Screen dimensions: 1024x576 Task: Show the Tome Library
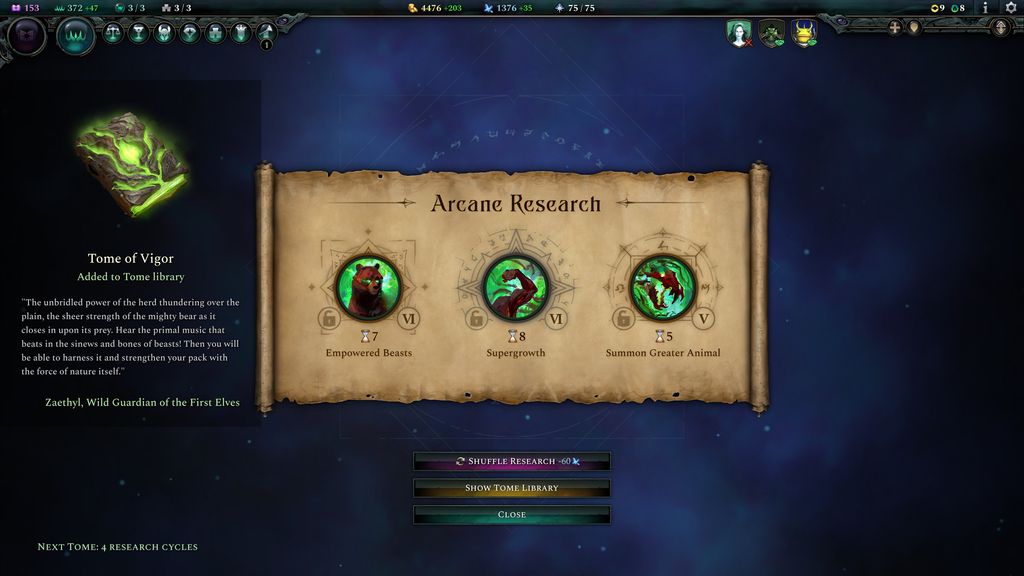point(512,488)
